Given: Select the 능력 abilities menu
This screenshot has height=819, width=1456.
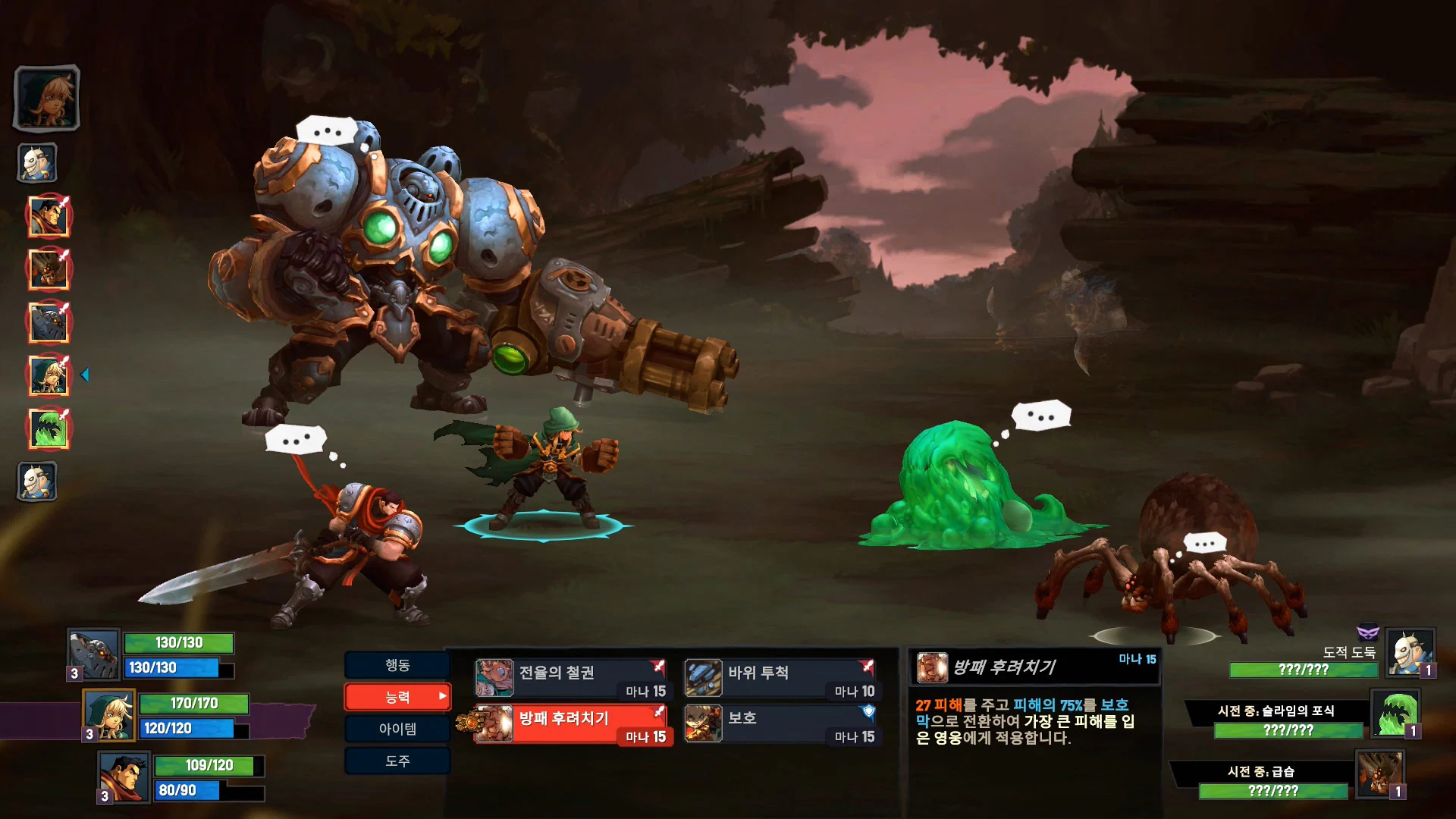Looking at the screenshot, I should point(397,697).
